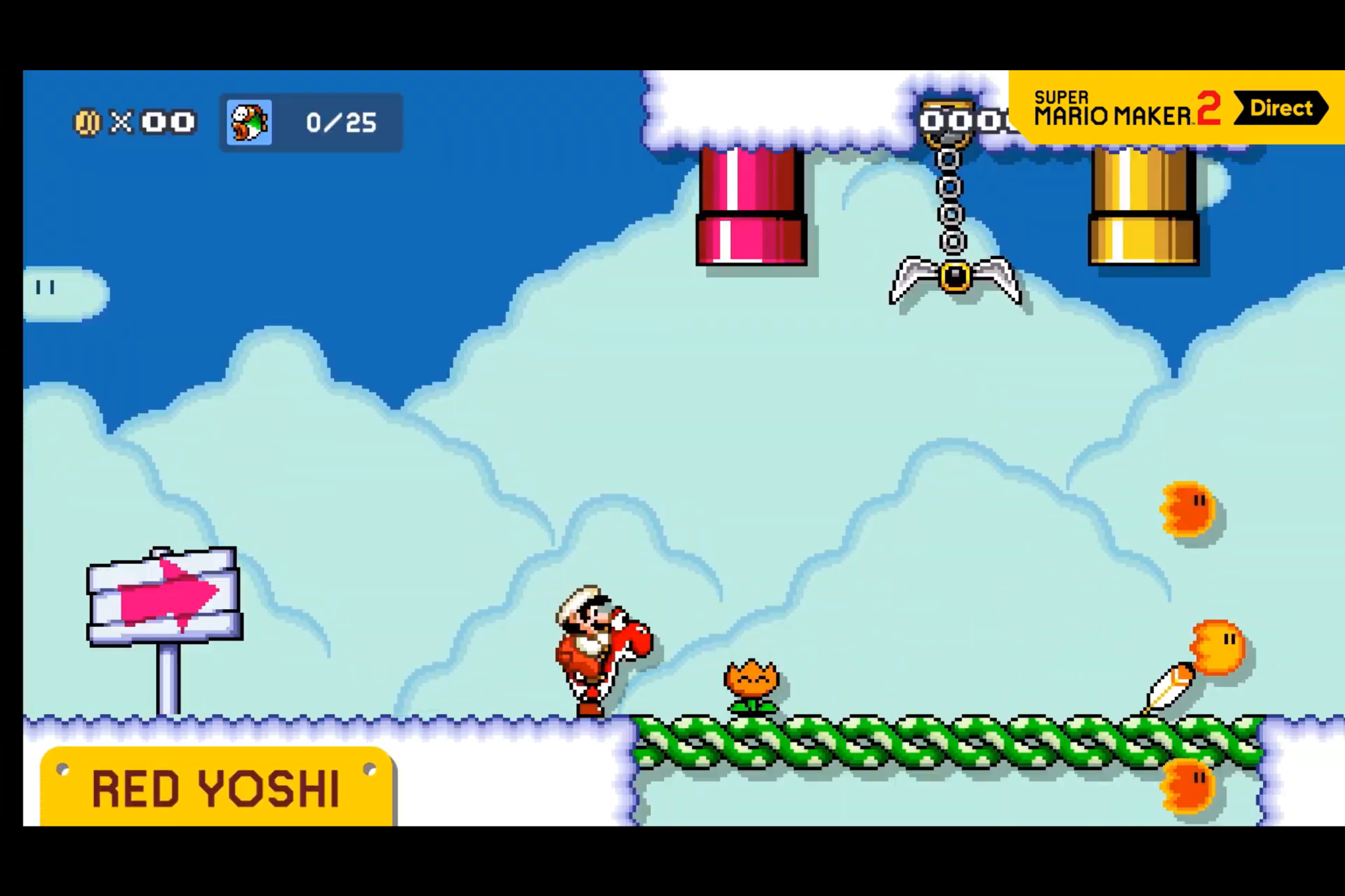Click the Super Mario Maker 2 Direct badge
This screenshot has width=1345, height=896.
pyautogui.click(x=1178, y=108)
